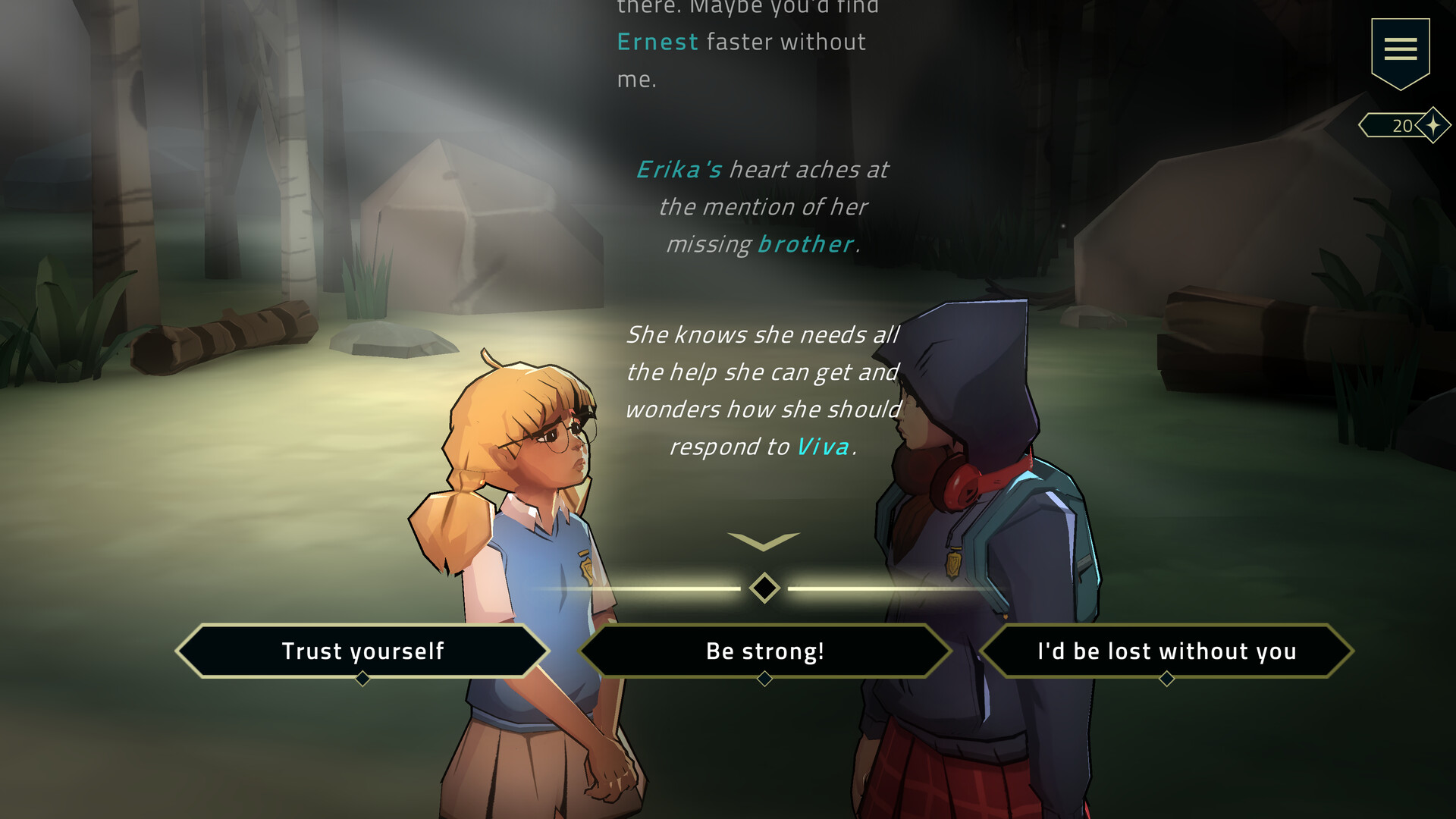Image resolution: width=1456 pixels, height=819 pixels.
Task: Click the highlighted 'brother' keyword
Action: [x=805, y=243]
